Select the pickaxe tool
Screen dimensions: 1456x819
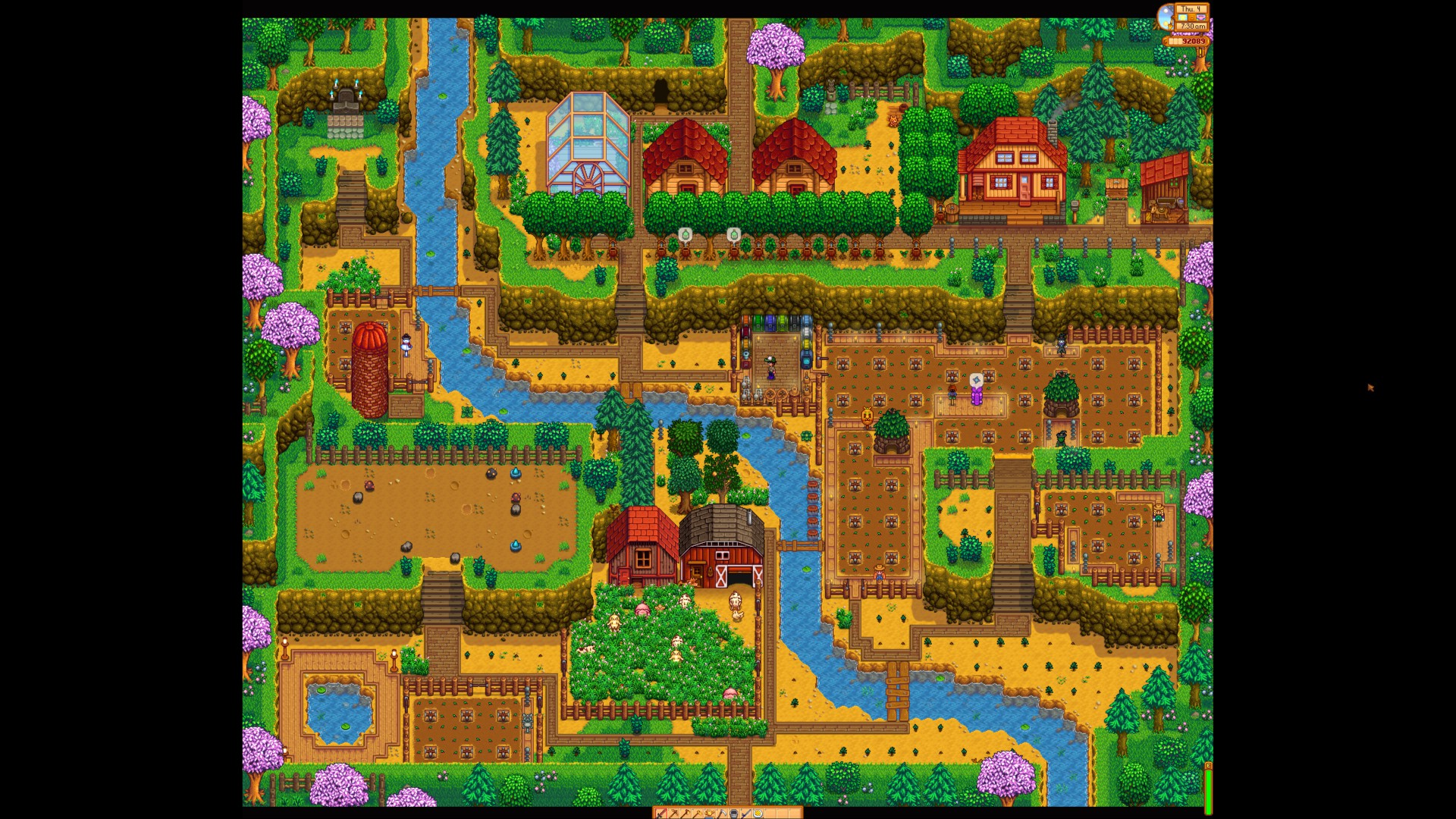673,814
